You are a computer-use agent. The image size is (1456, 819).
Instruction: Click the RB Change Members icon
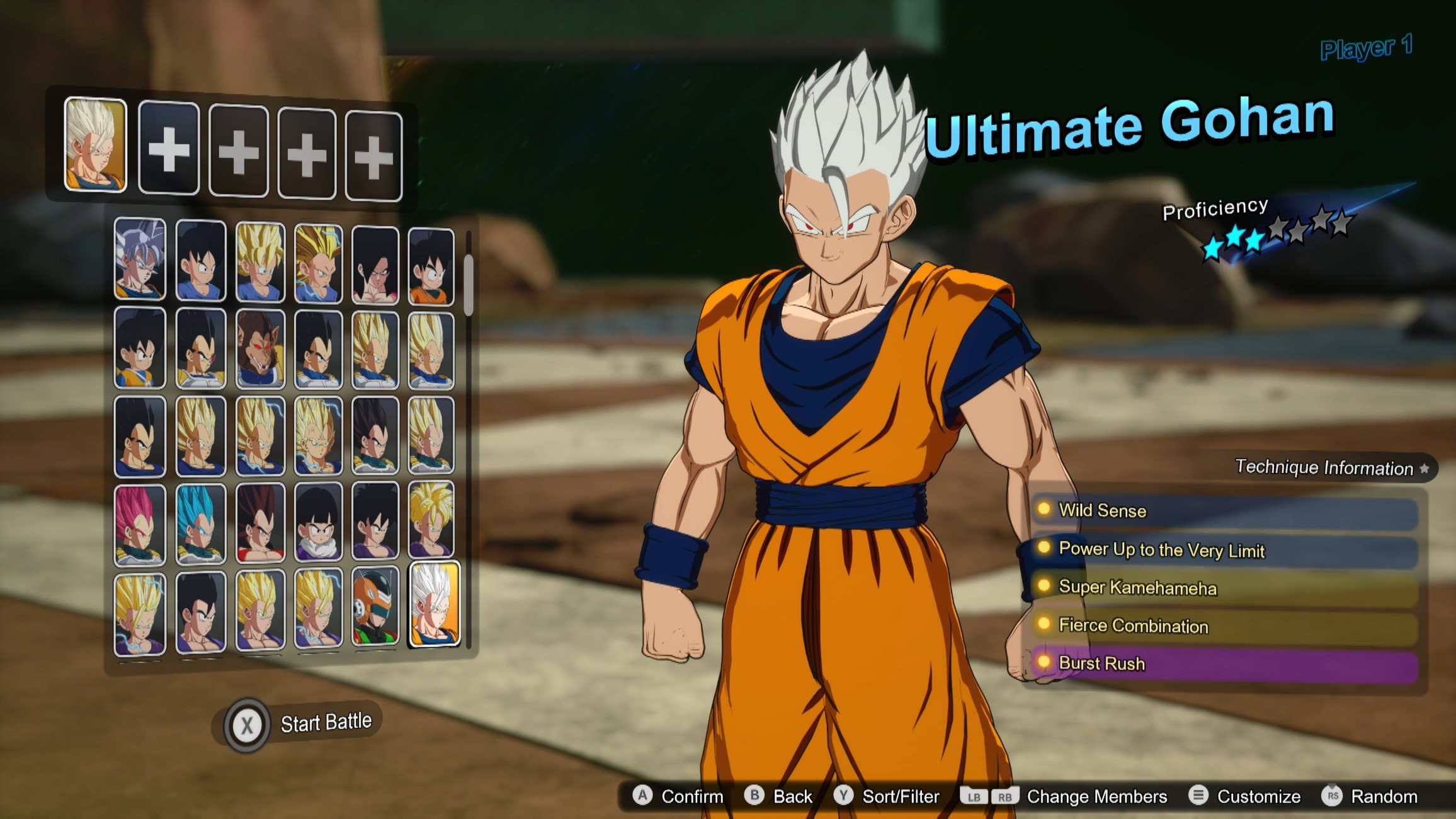[1007, 796]
